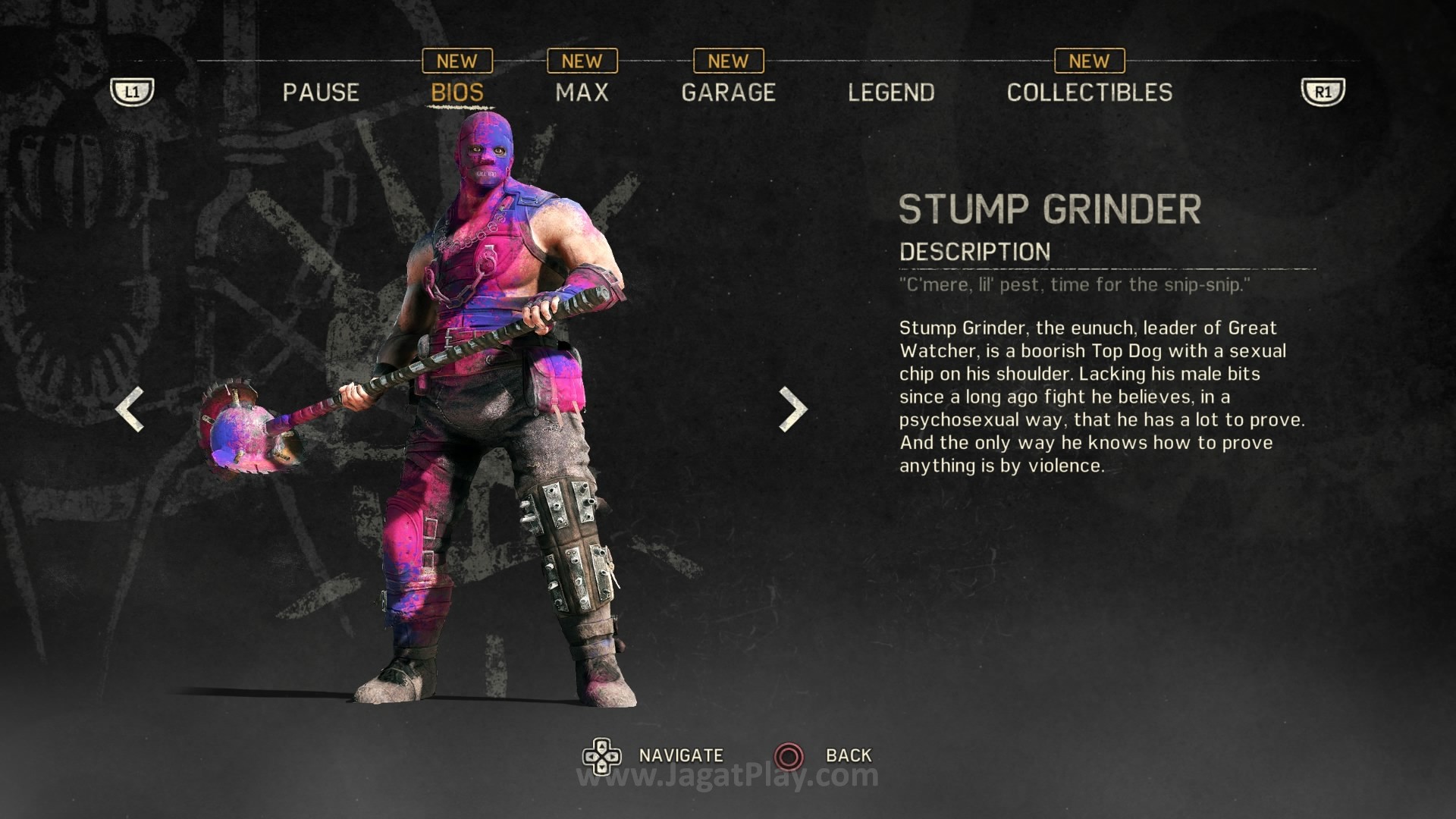Select the Bios tab
The width and height of the screenshot is (1456, 819).
click(x=457, y=93)
